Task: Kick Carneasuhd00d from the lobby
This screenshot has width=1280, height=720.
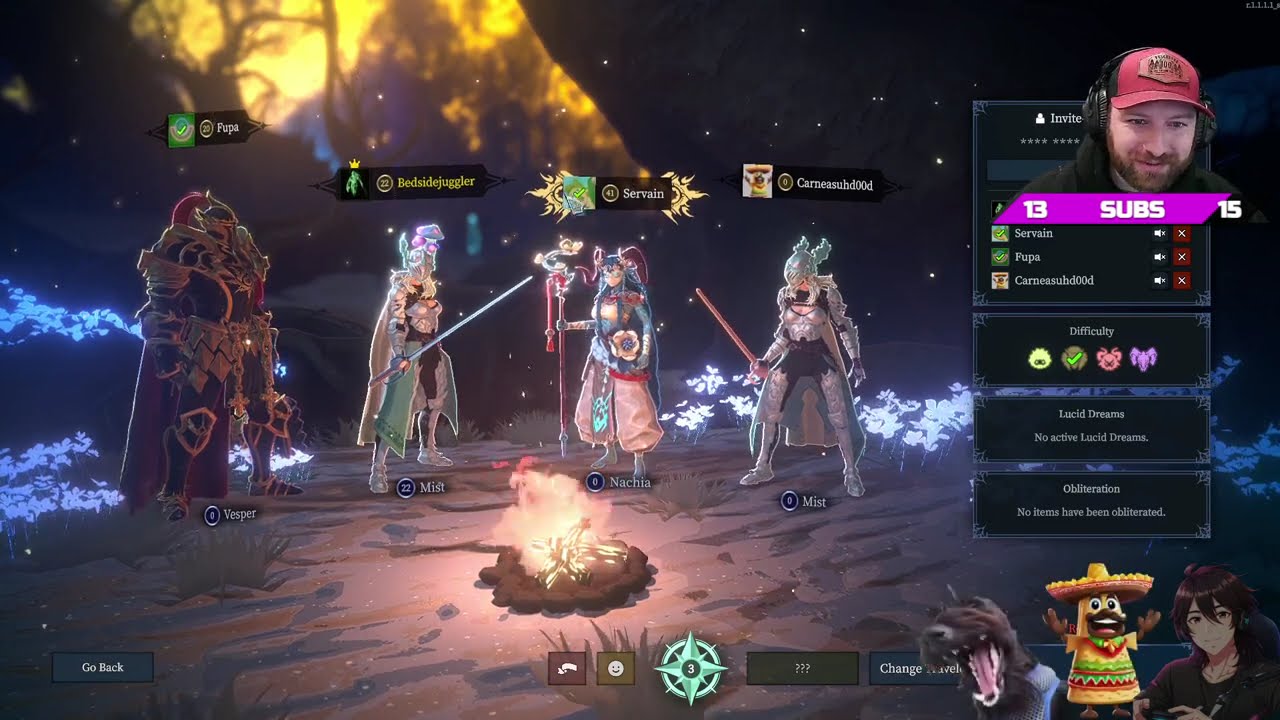Action: [1182, 281]
